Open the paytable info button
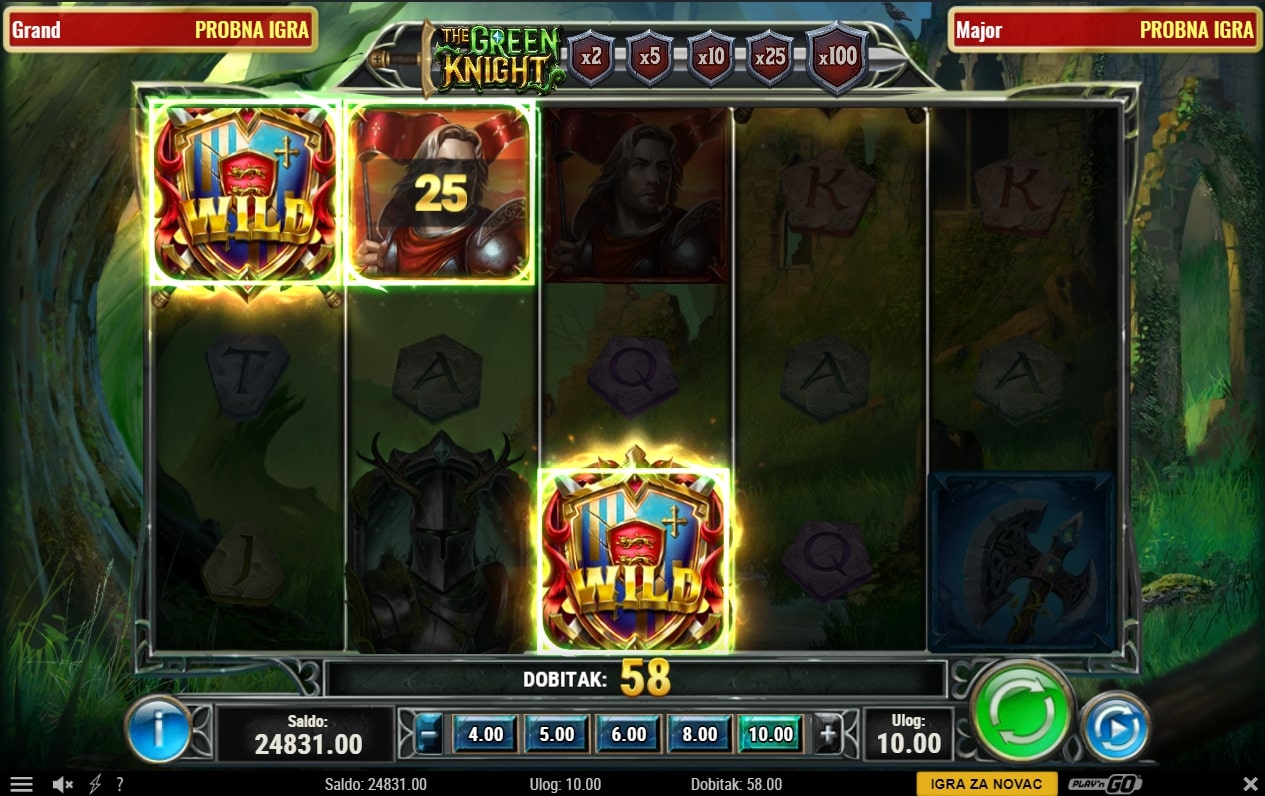Screen dimensions: 1265x796 [158, 730]
